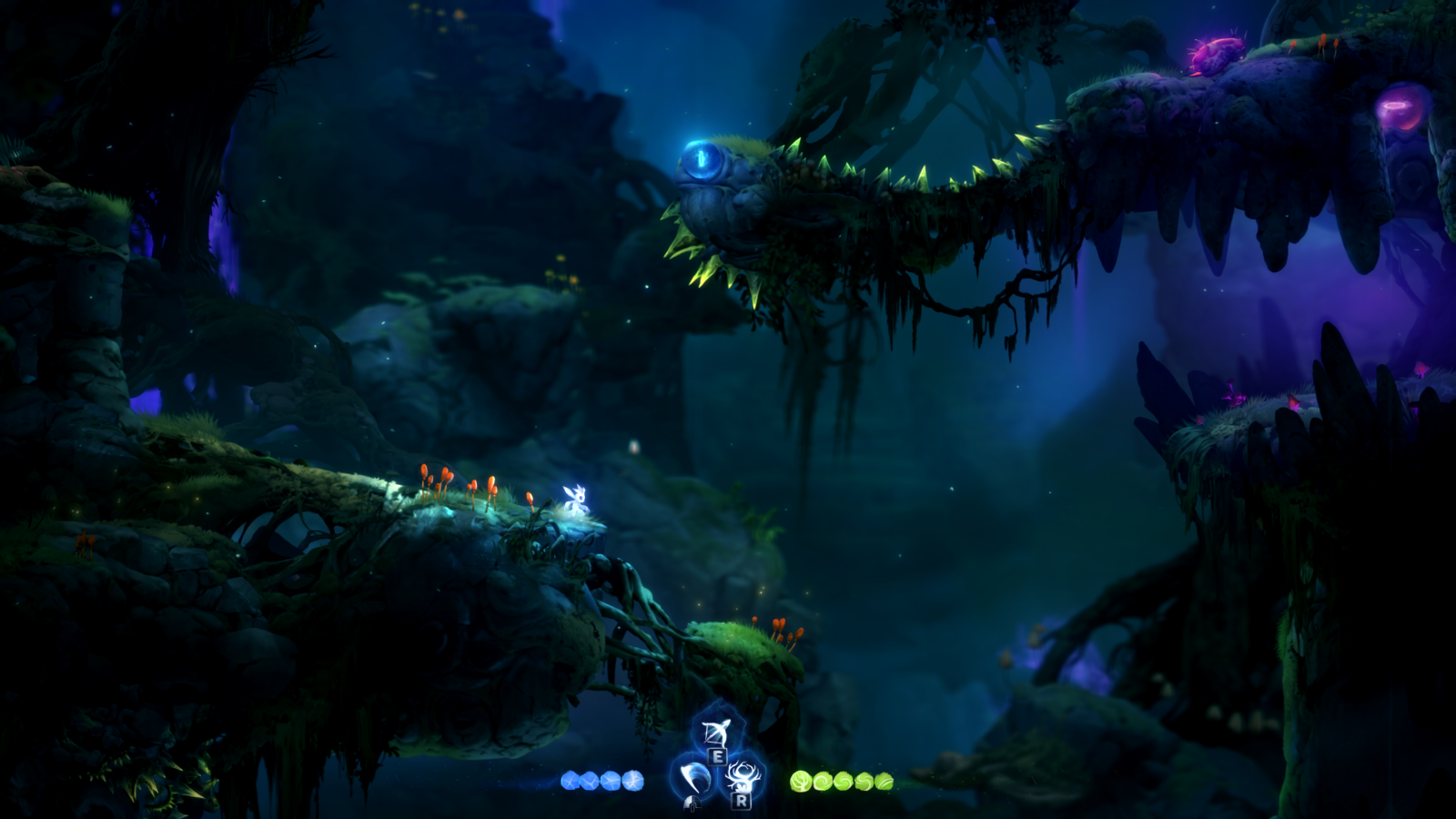Viewport: 1456px width, 819px height.
Task: Click the leftmost blue energy cell
Action: (x=571, y=779)
